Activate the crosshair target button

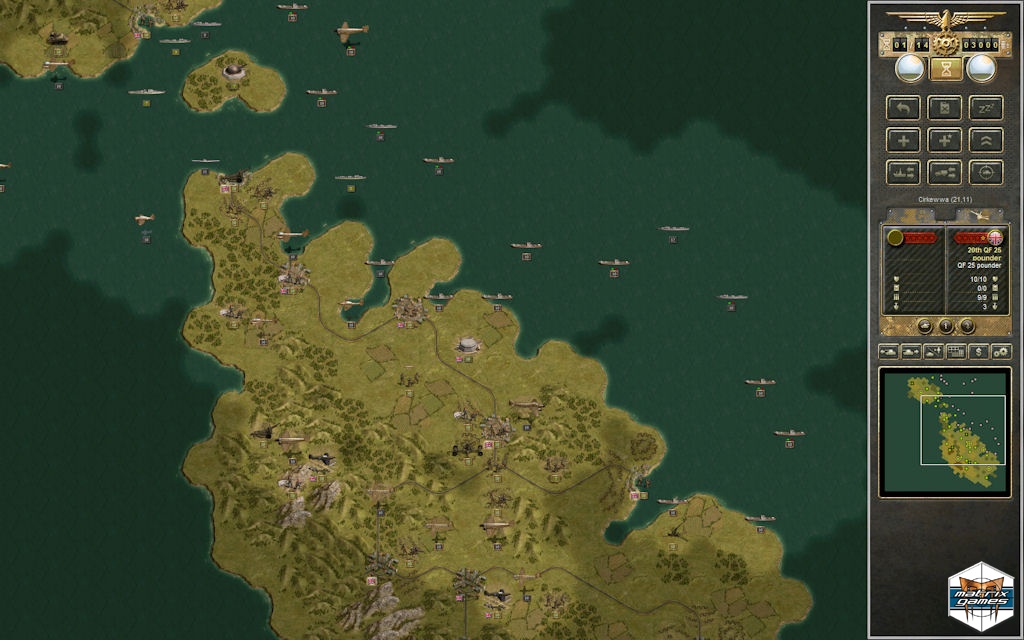(986, 172)
